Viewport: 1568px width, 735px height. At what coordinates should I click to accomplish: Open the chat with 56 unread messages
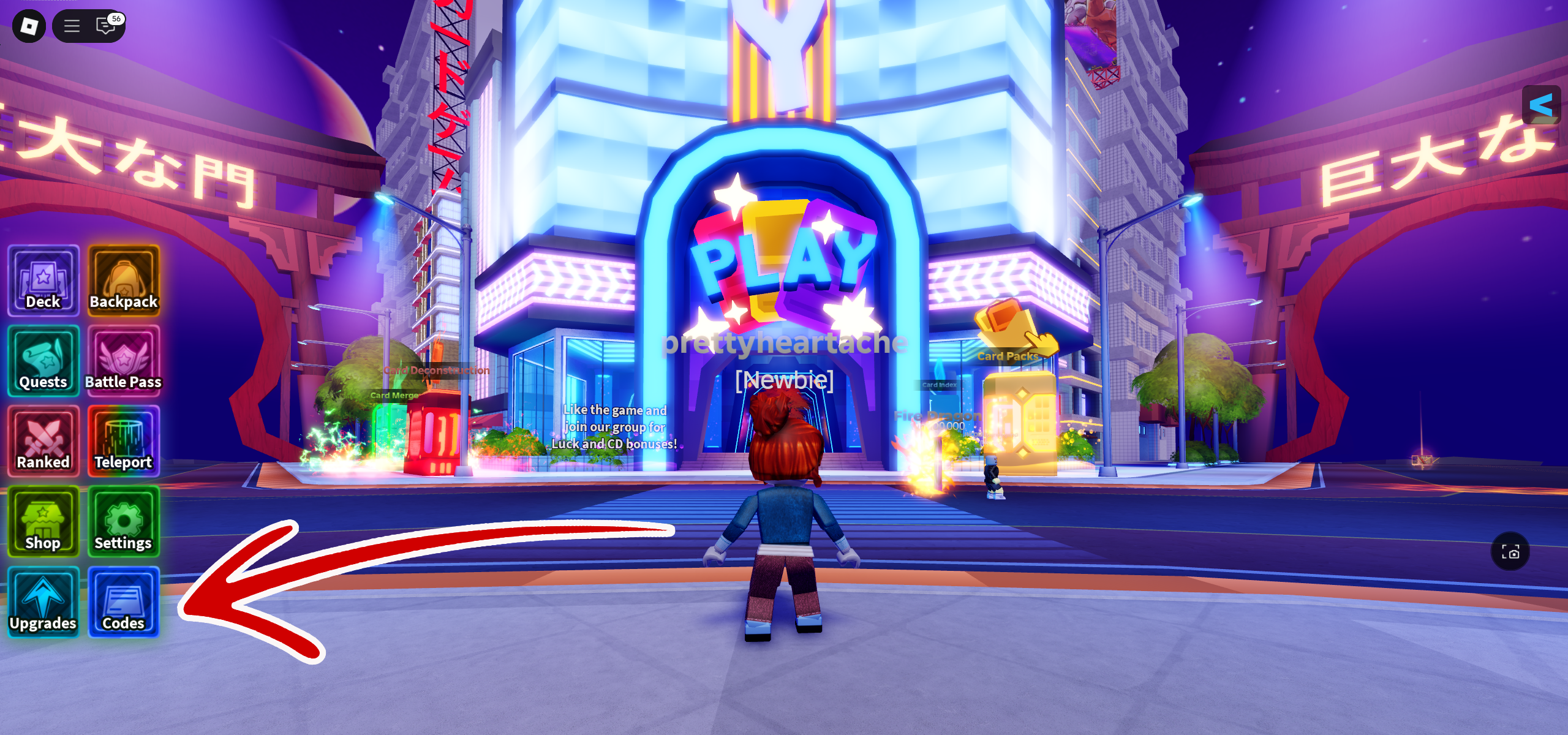[x=107, y=26]
